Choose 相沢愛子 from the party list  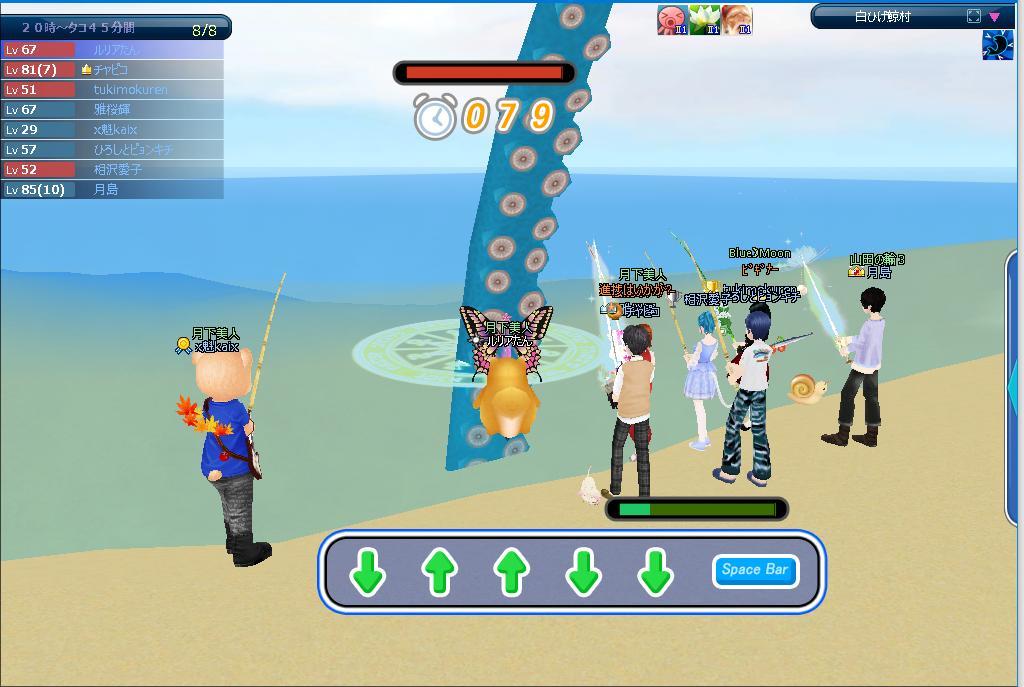(x=112, y=170)
